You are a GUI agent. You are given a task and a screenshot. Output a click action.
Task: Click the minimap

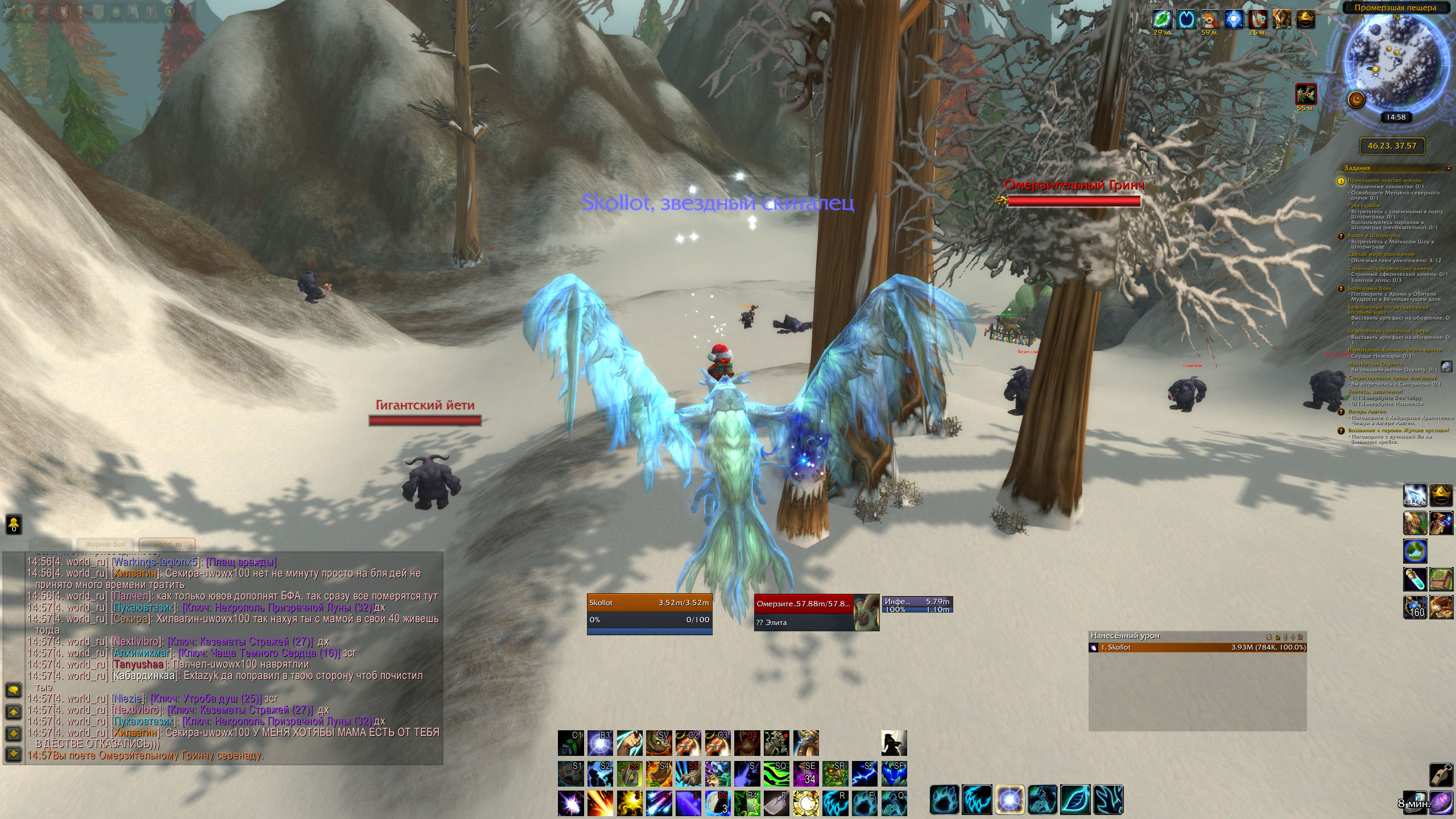pos(1392,64)
